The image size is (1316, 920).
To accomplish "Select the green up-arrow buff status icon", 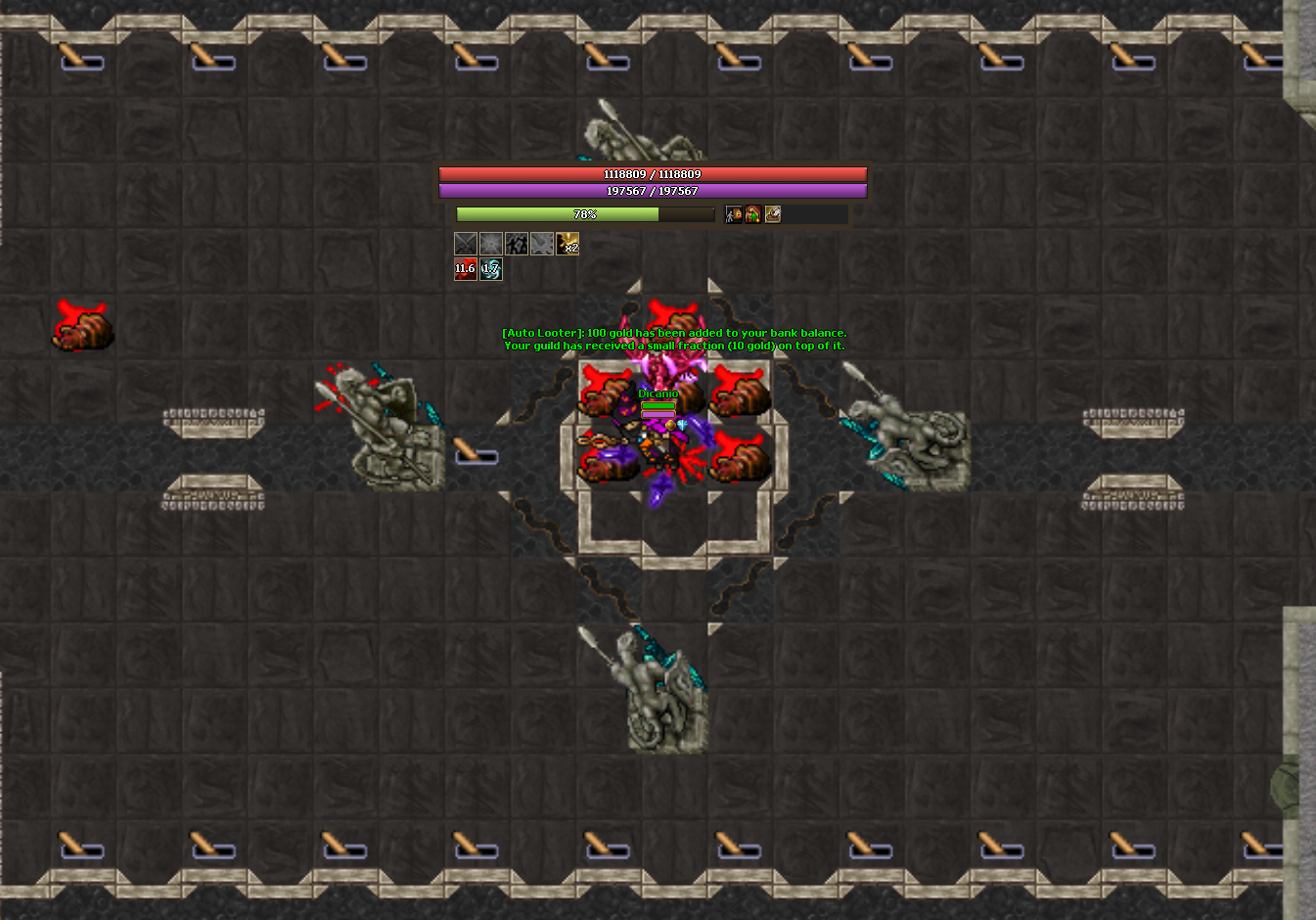I will click(x=753, y=214).
